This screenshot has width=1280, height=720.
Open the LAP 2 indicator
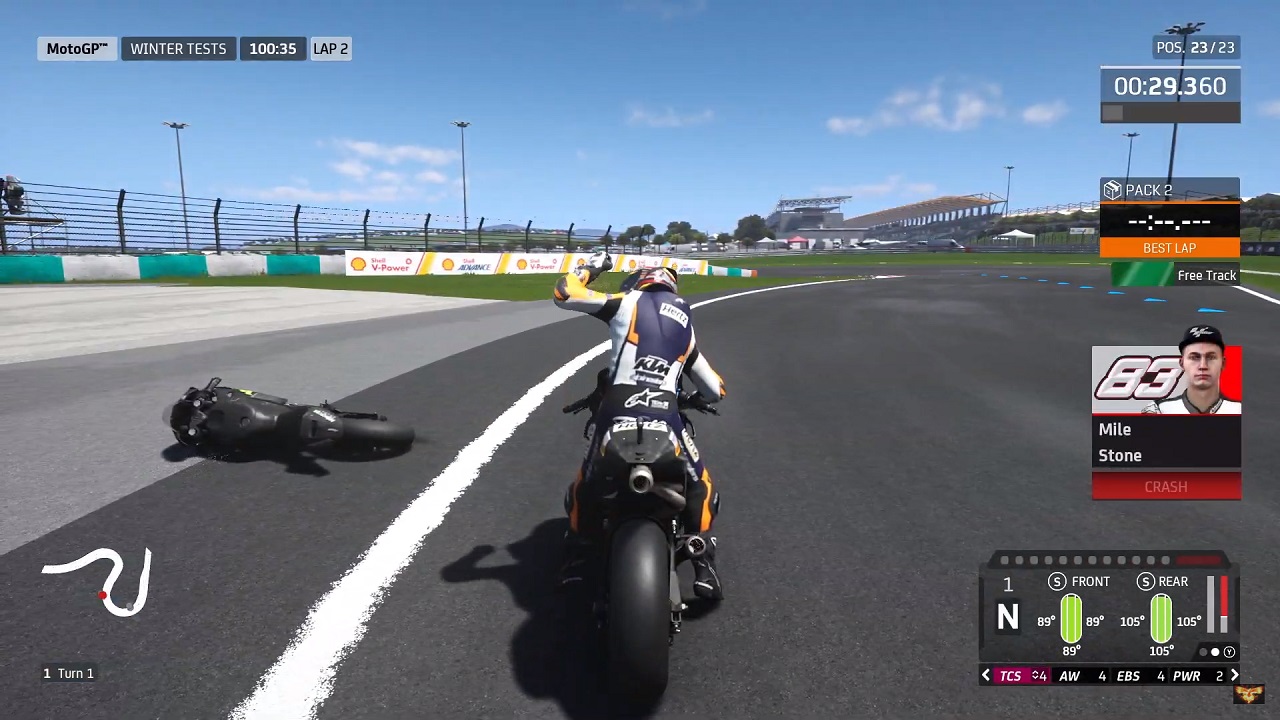330,48
